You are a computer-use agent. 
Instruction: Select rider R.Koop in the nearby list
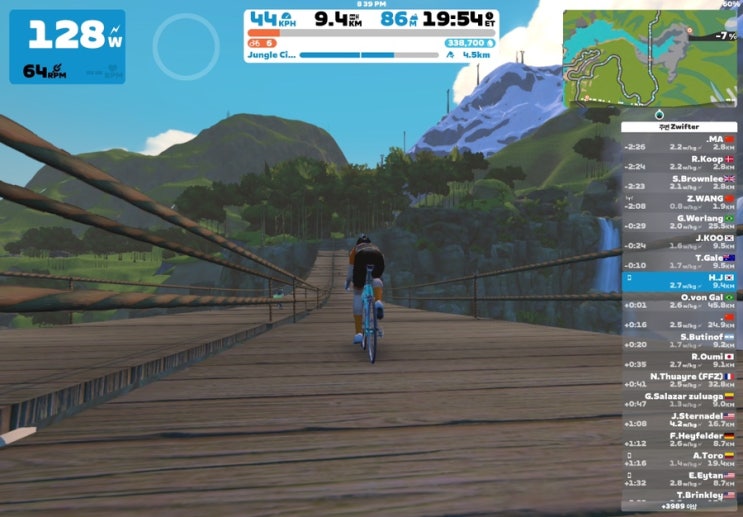coord(680,162)
